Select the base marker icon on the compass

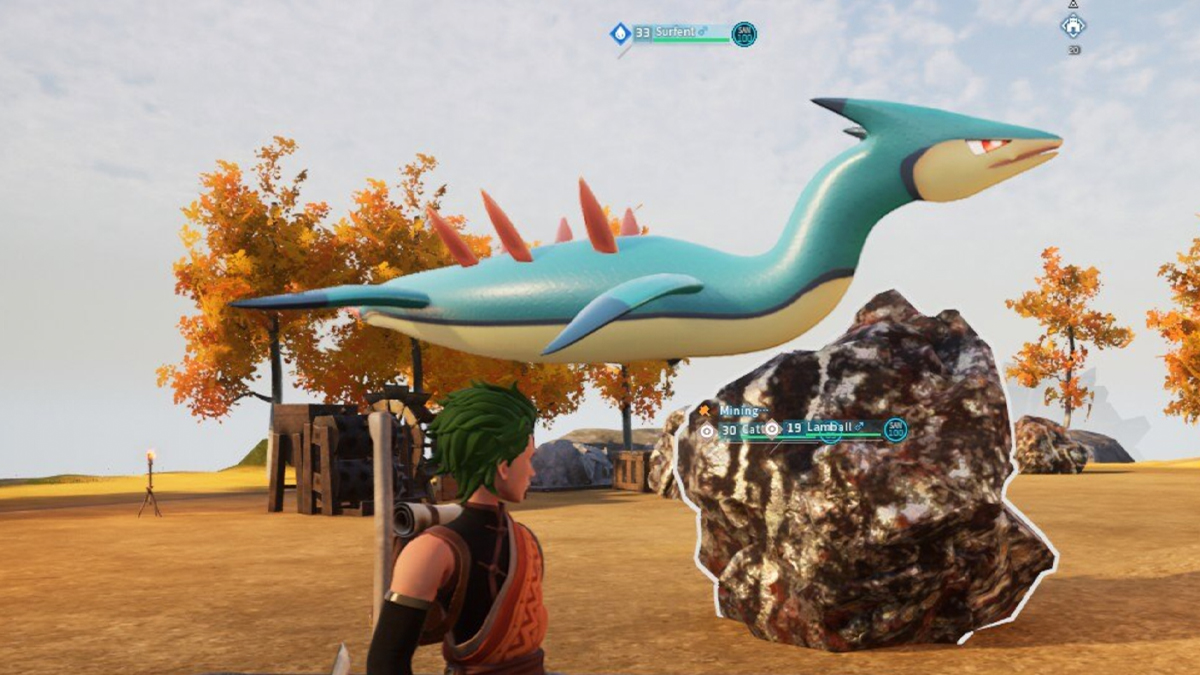(1073, 26)
